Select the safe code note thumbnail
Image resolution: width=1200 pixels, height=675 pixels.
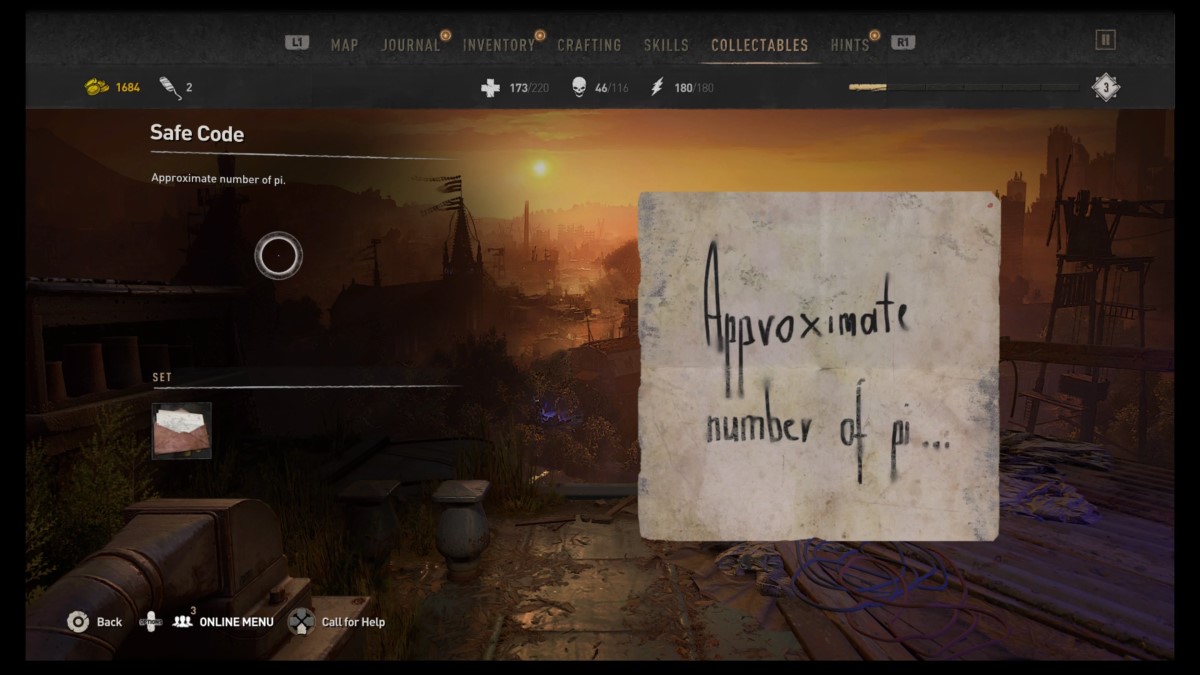pos(181,430)
